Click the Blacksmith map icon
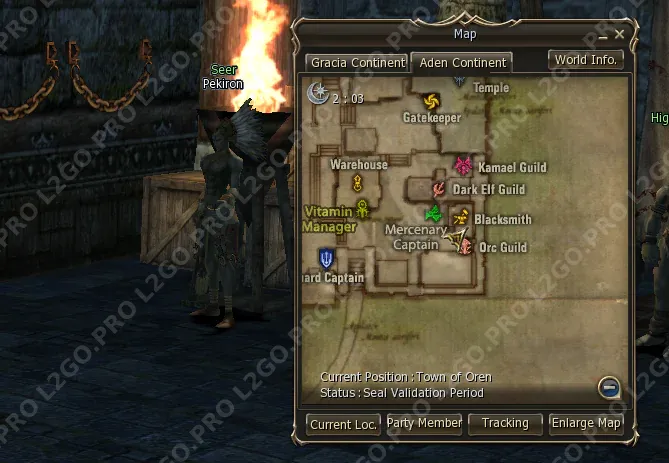 460,217
